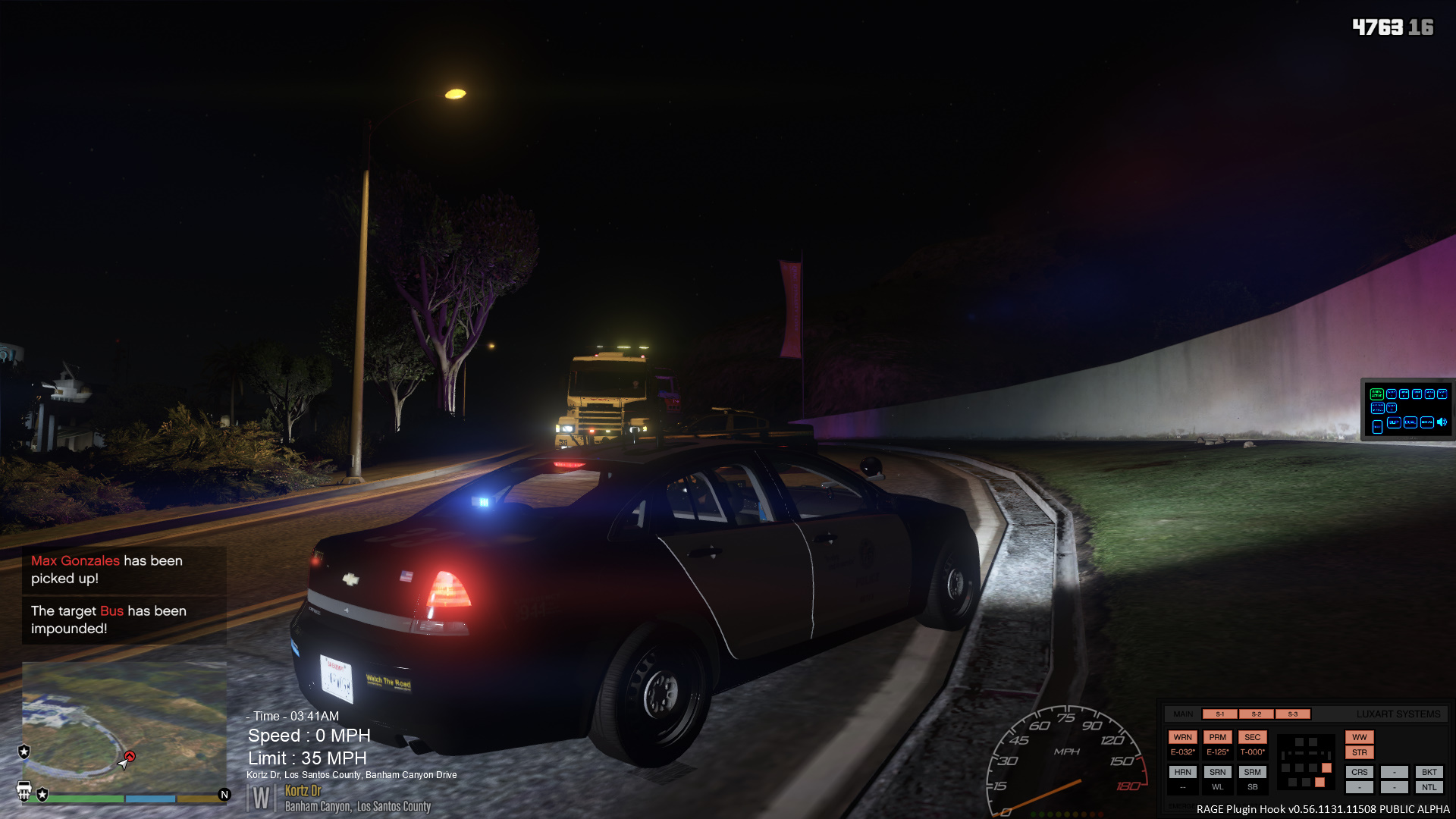
Task: Toggle the WRN warning lights button
Action: click(x=1182, y=737)
